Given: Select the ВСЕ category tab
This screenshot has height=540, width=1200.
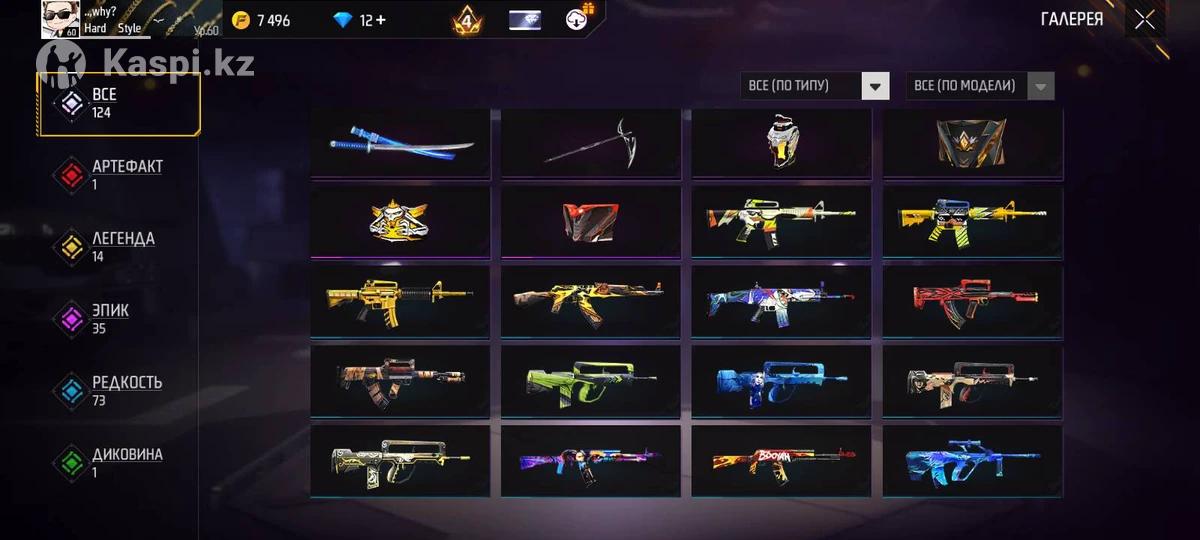Looking at the screenshot, I should tap(118, 103).
